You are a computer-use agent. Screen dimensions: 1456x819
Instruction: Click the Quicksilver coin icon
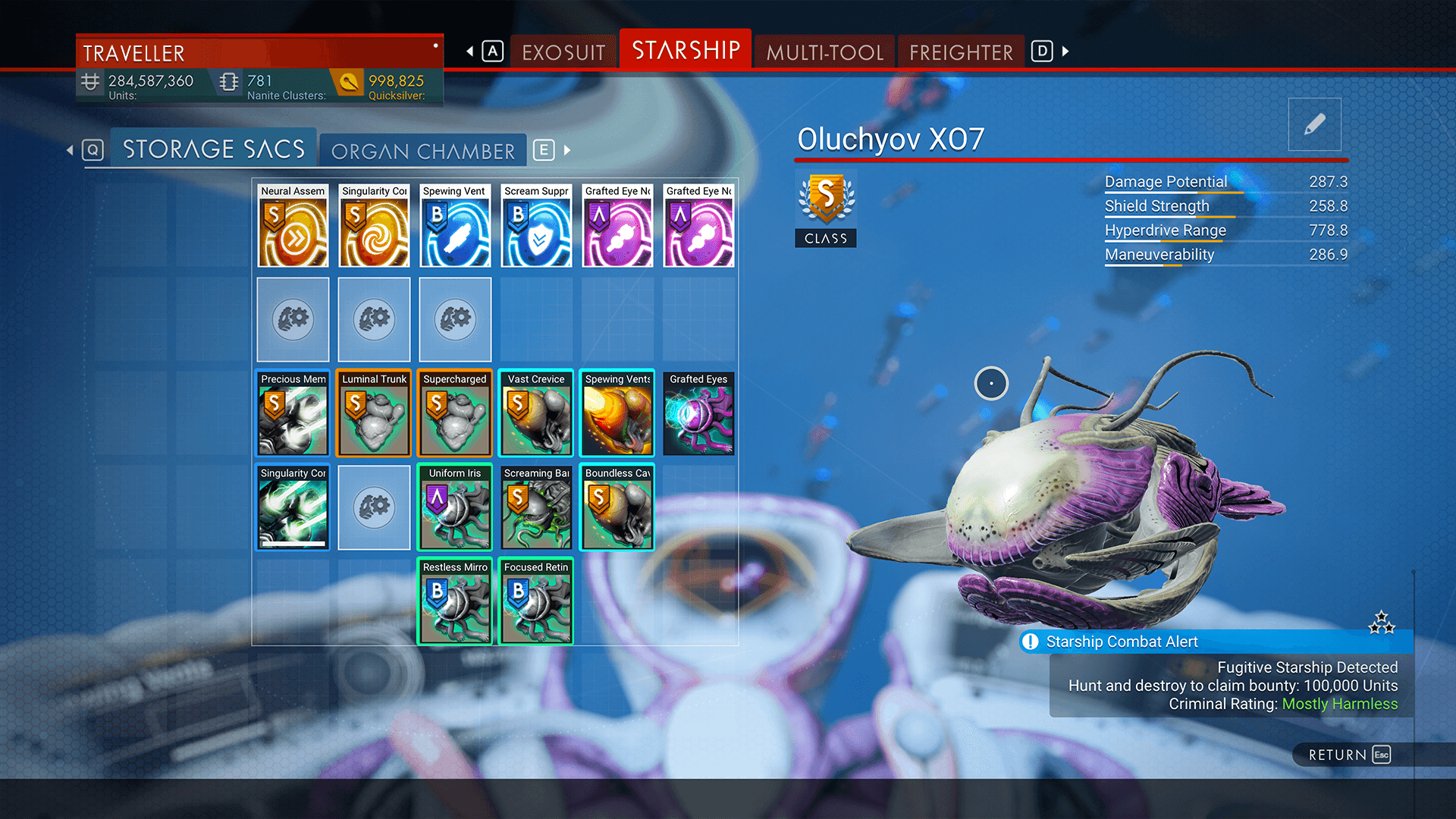(x=348, y=81)
